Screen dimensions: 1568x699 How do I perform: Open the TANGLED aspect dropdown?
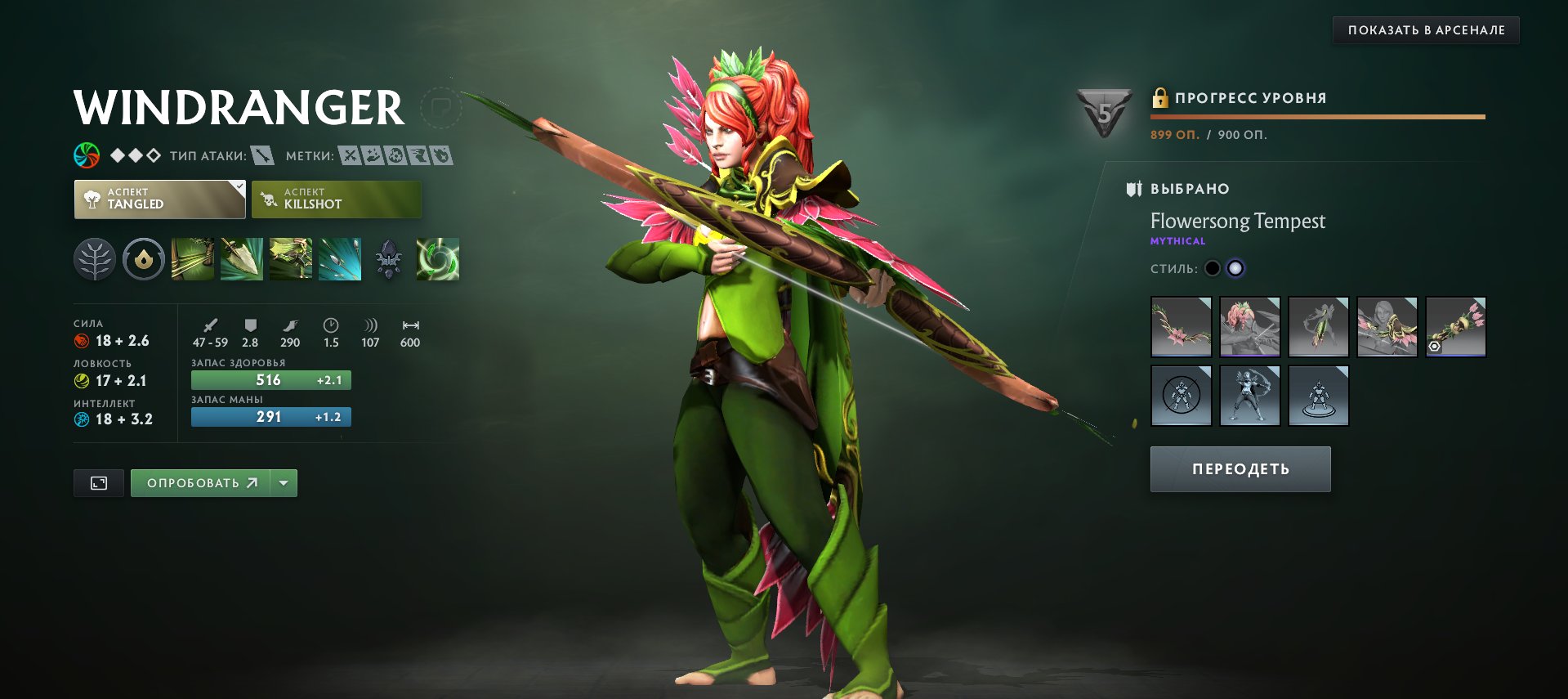tap(159, 199)
